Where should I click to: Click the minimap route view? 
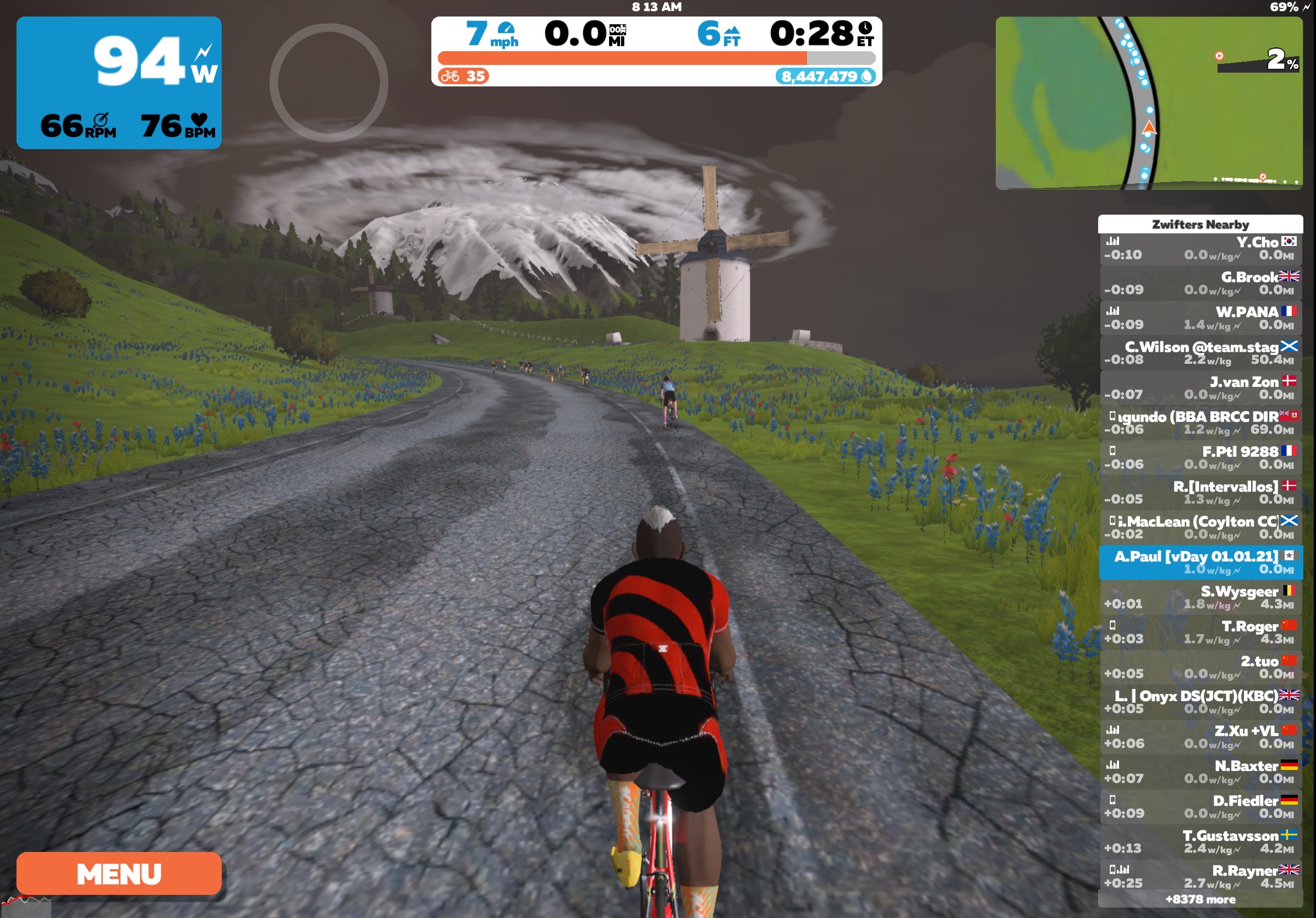(1148, 103)
